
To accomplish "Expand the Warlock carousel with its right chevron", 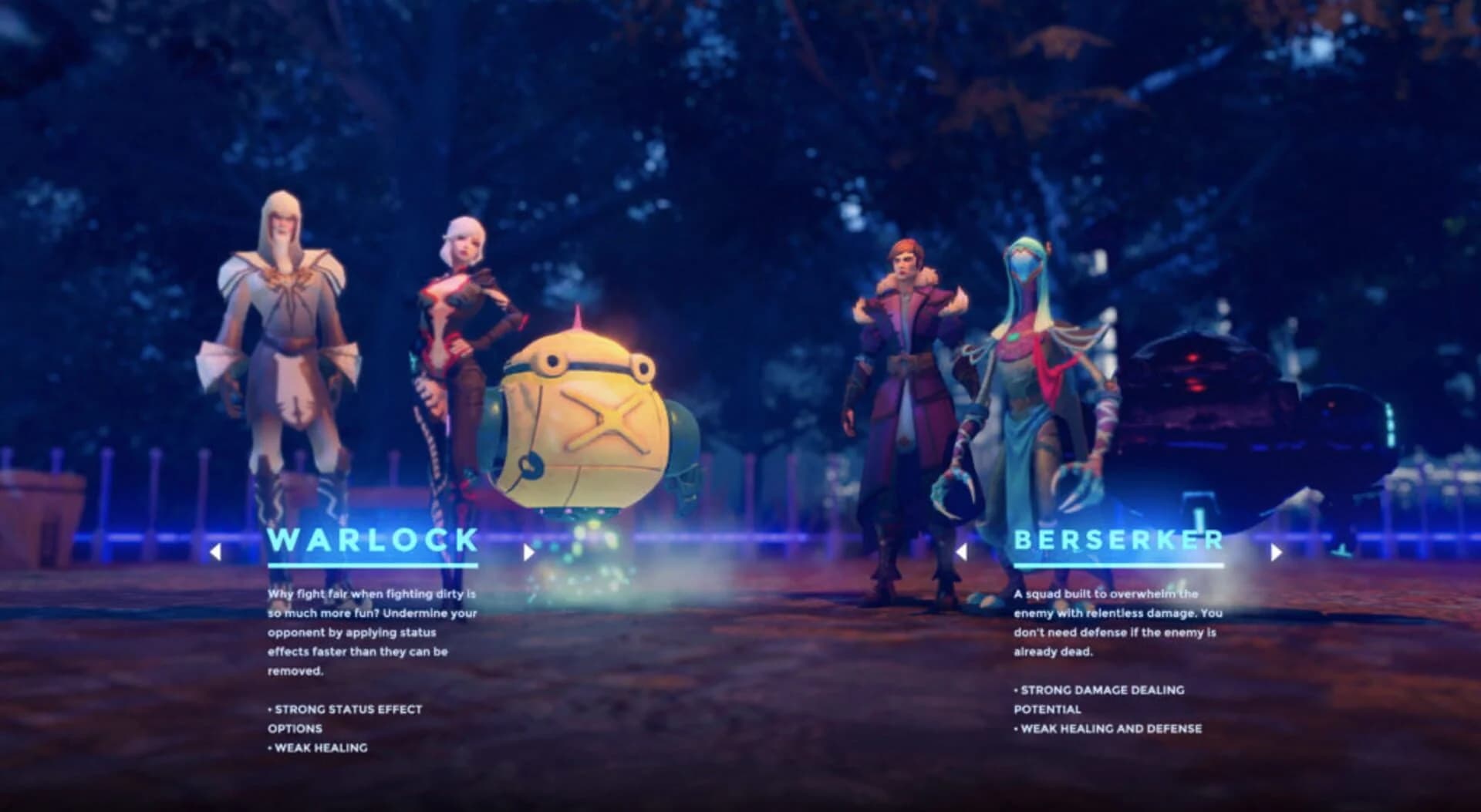I will (529, 551).
